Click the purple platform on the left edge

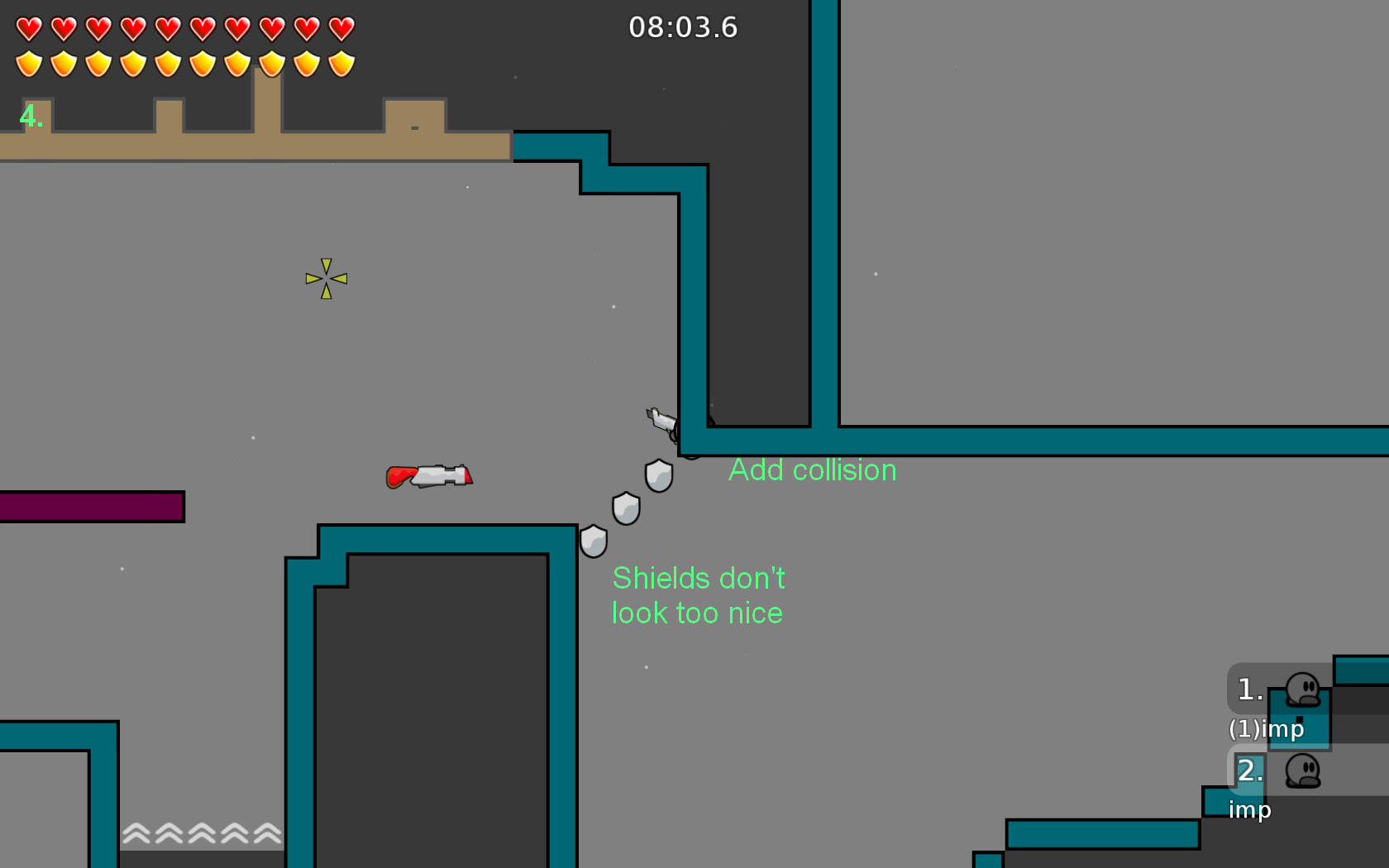pos(89,505)
